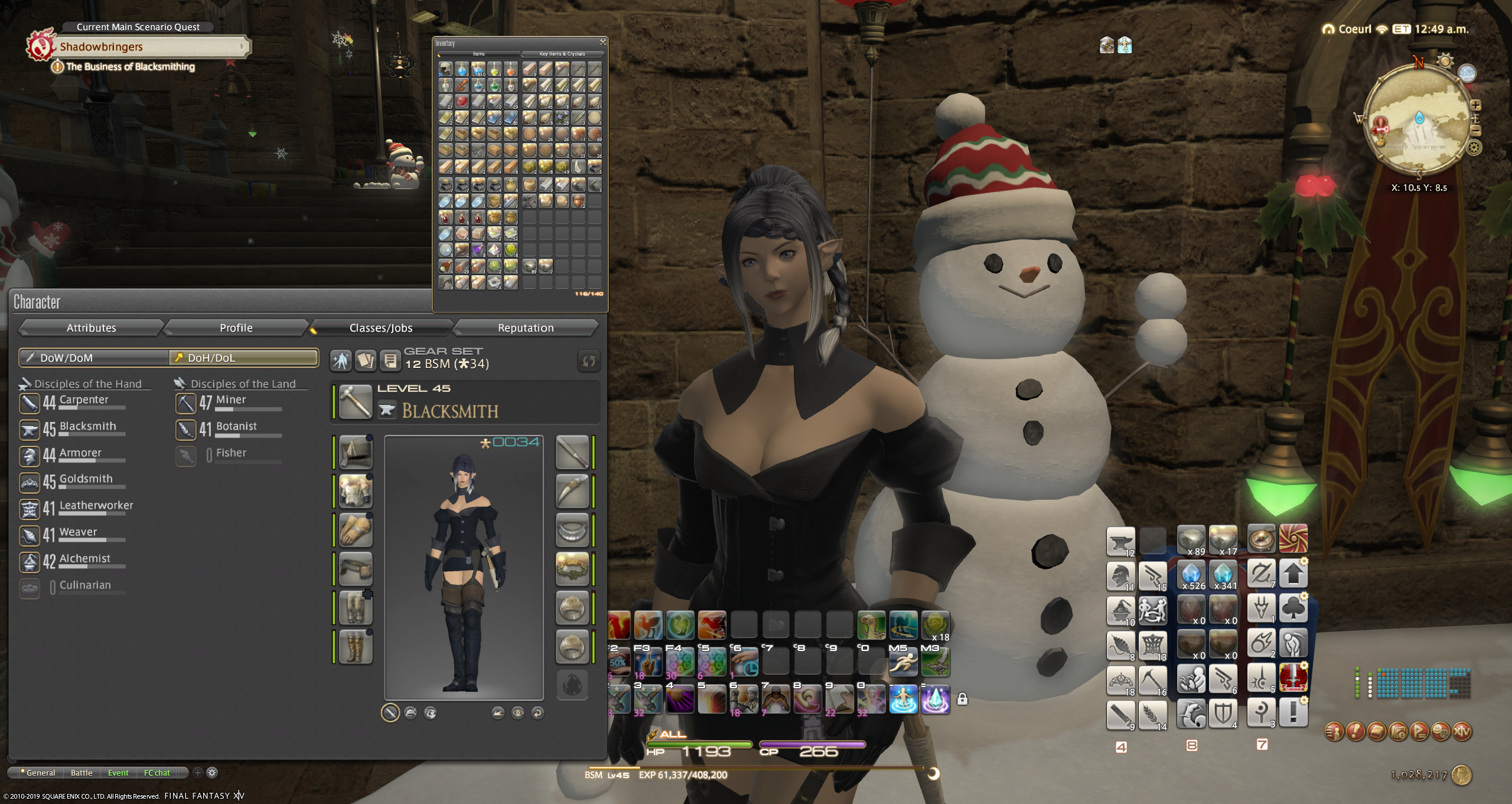Switch to the Battle chat tab
The height and width of the screenshot is (804, 1512).
coord(82,773)
